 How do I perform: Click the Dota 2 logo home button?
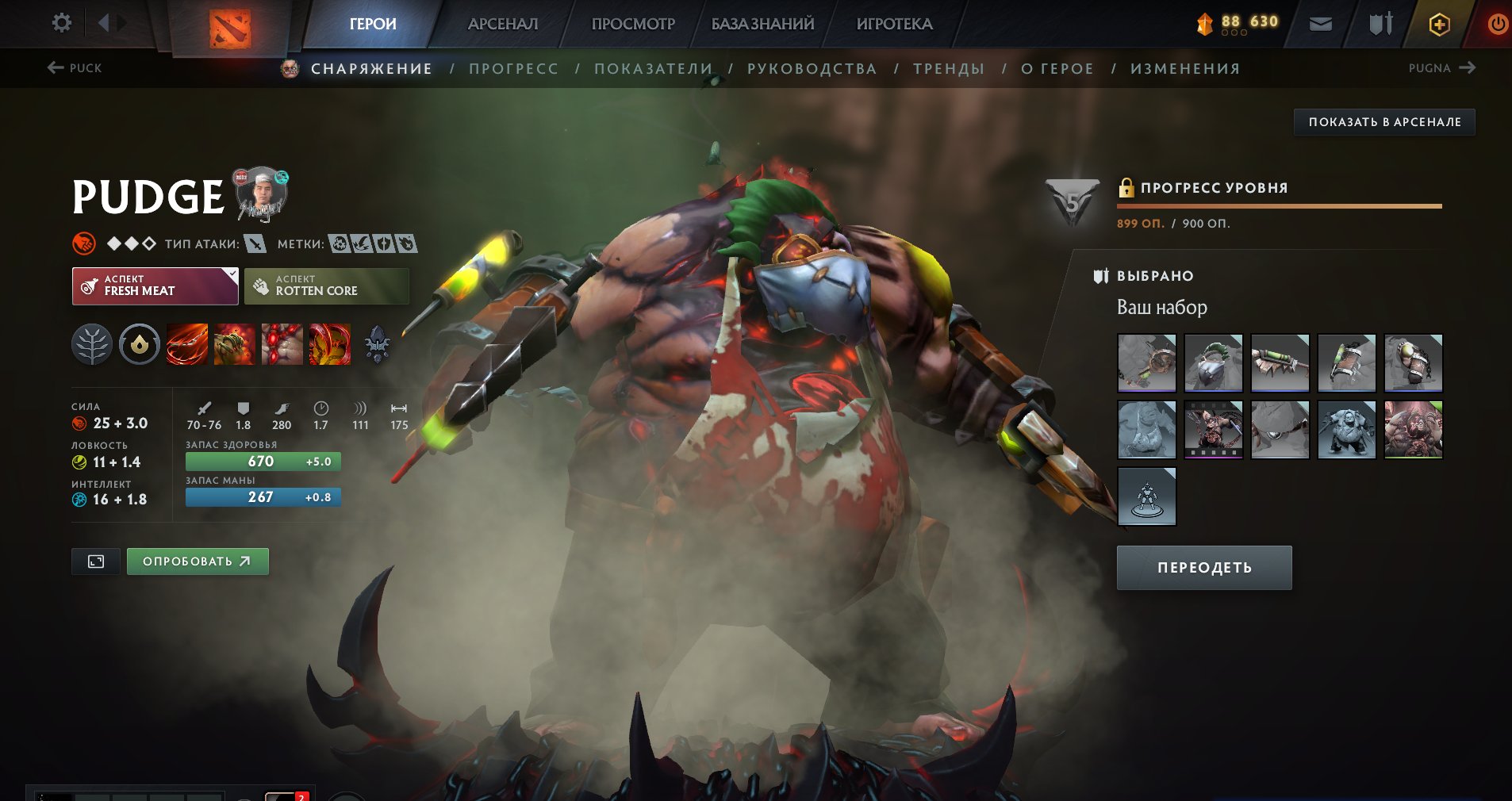(x=229, y=28)
